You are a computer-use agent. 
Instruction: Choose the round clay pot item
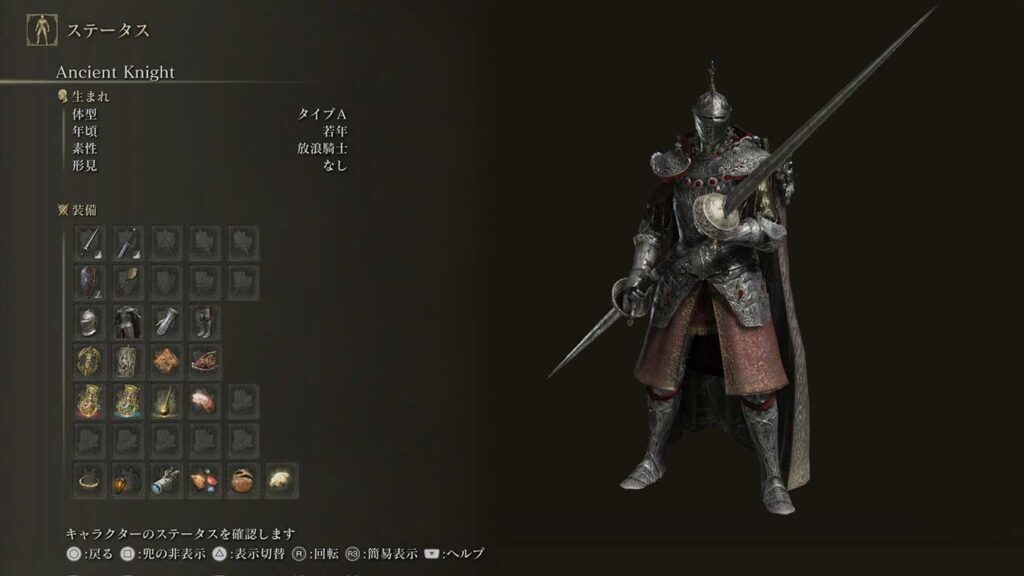(x=243, y=480)
